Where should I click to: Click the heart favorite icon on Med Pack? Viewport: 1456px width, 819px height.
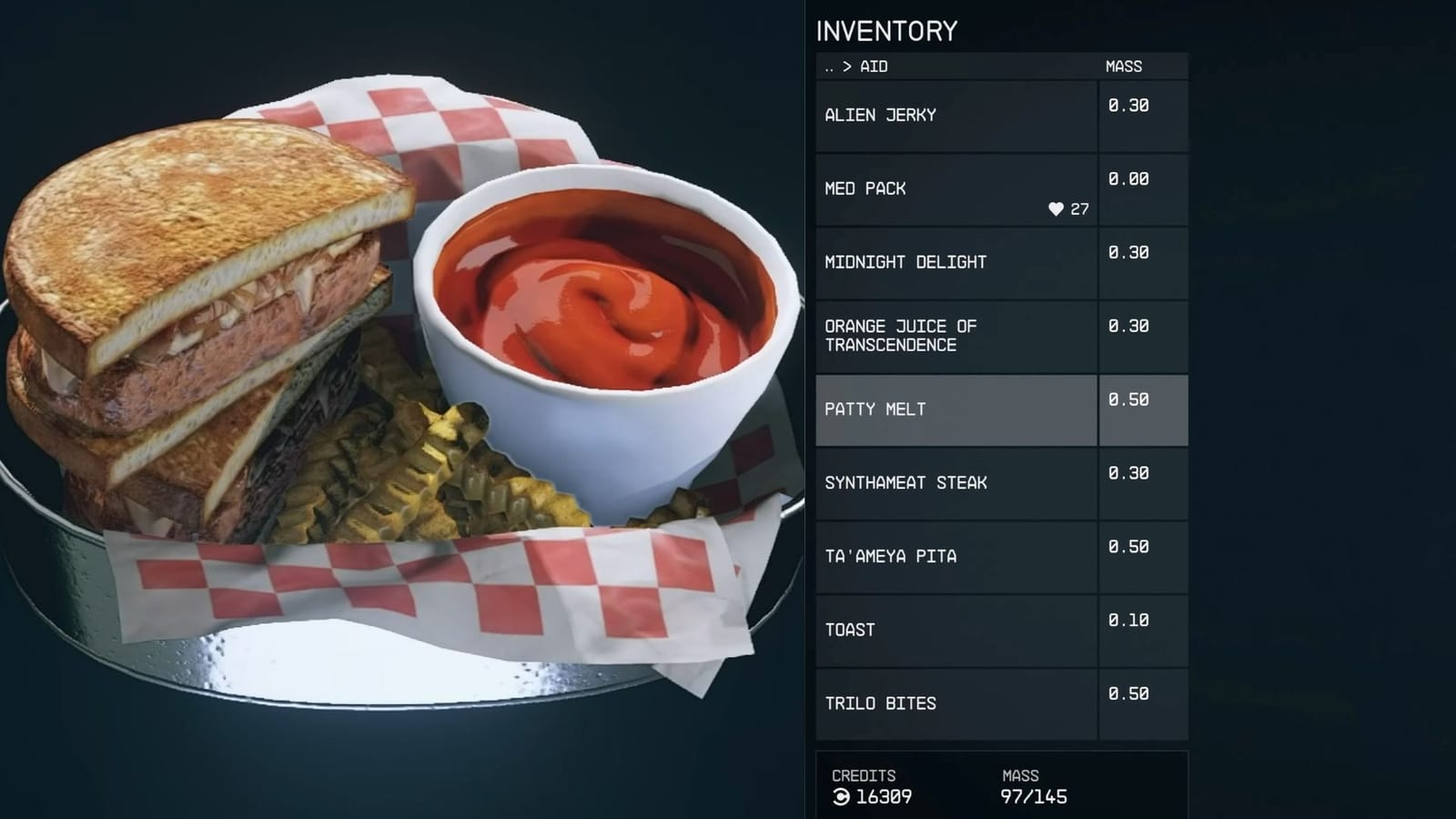(x=1056, y=208)
